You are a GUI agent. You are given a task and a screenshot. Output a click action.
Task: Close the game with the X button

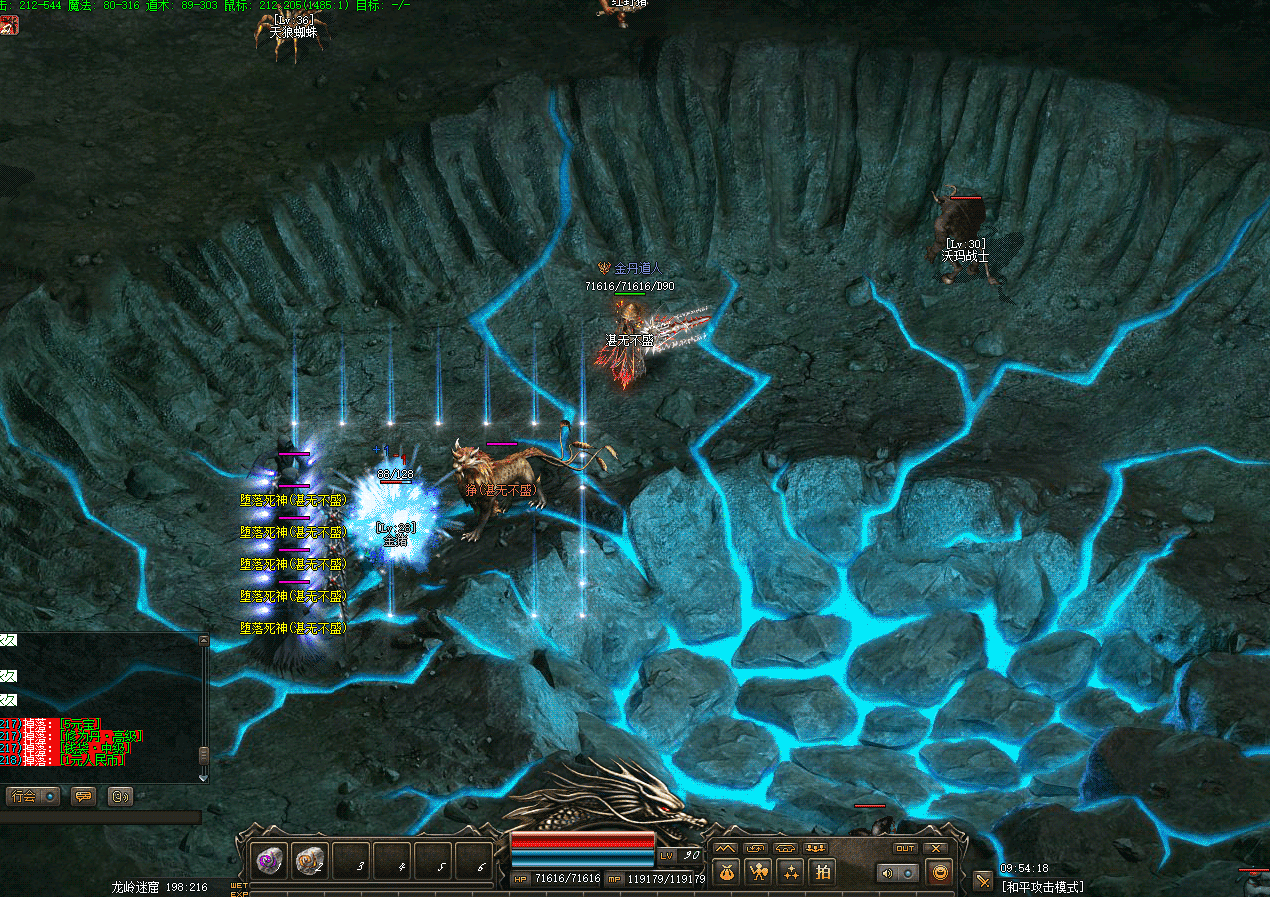(936, 848)
